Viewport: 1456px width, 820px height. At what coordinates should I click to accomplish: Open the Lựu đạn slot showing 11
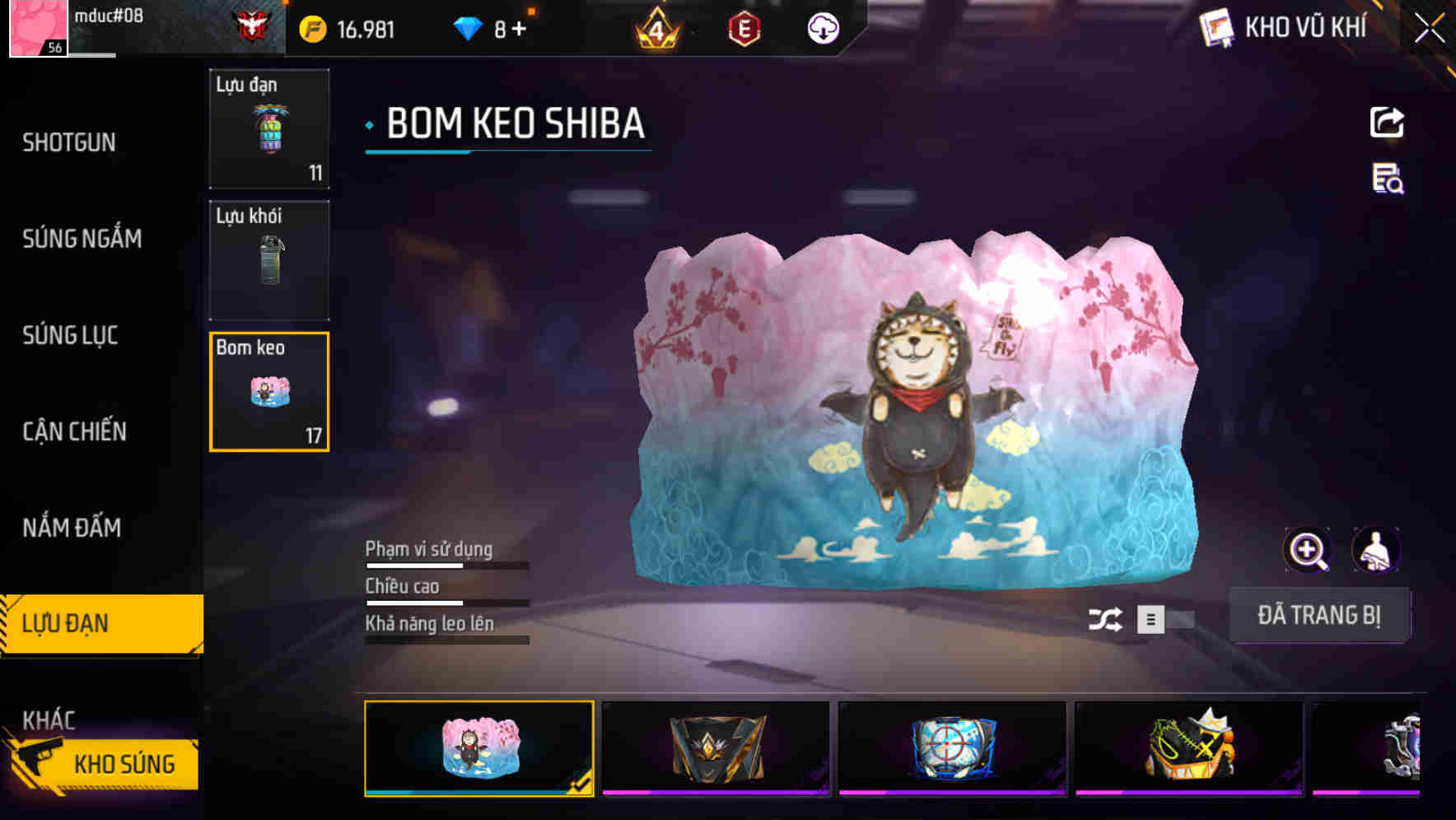coord(268,128)
